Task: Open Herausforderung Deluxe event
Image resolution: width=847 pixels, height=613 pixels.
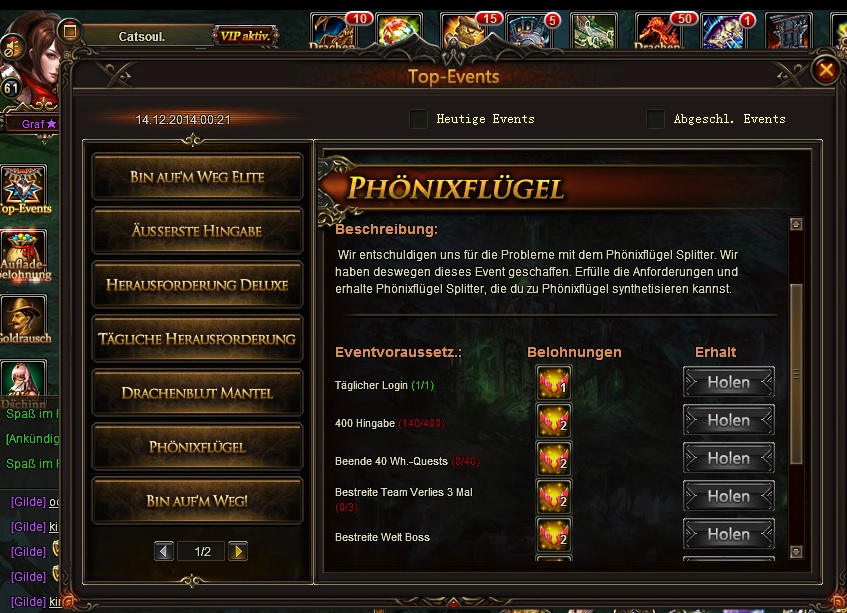Action: (197, 285)
